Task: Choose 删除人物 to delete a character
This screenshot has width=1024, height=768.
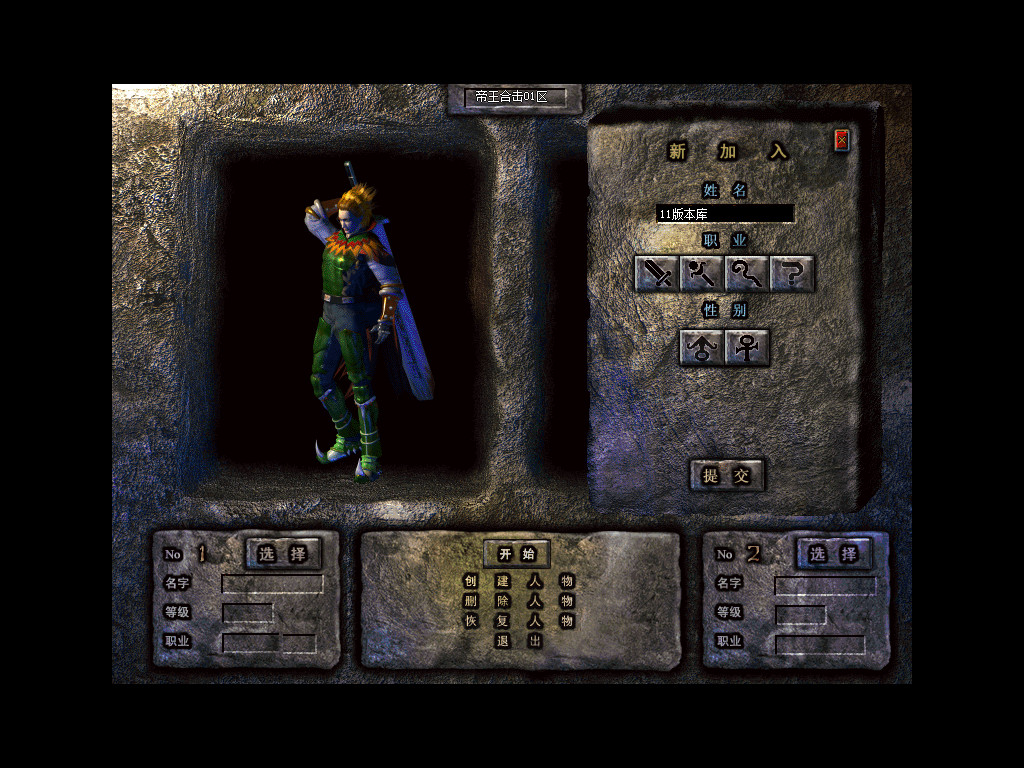Action: pyautogui.click(x=518, y=601)
